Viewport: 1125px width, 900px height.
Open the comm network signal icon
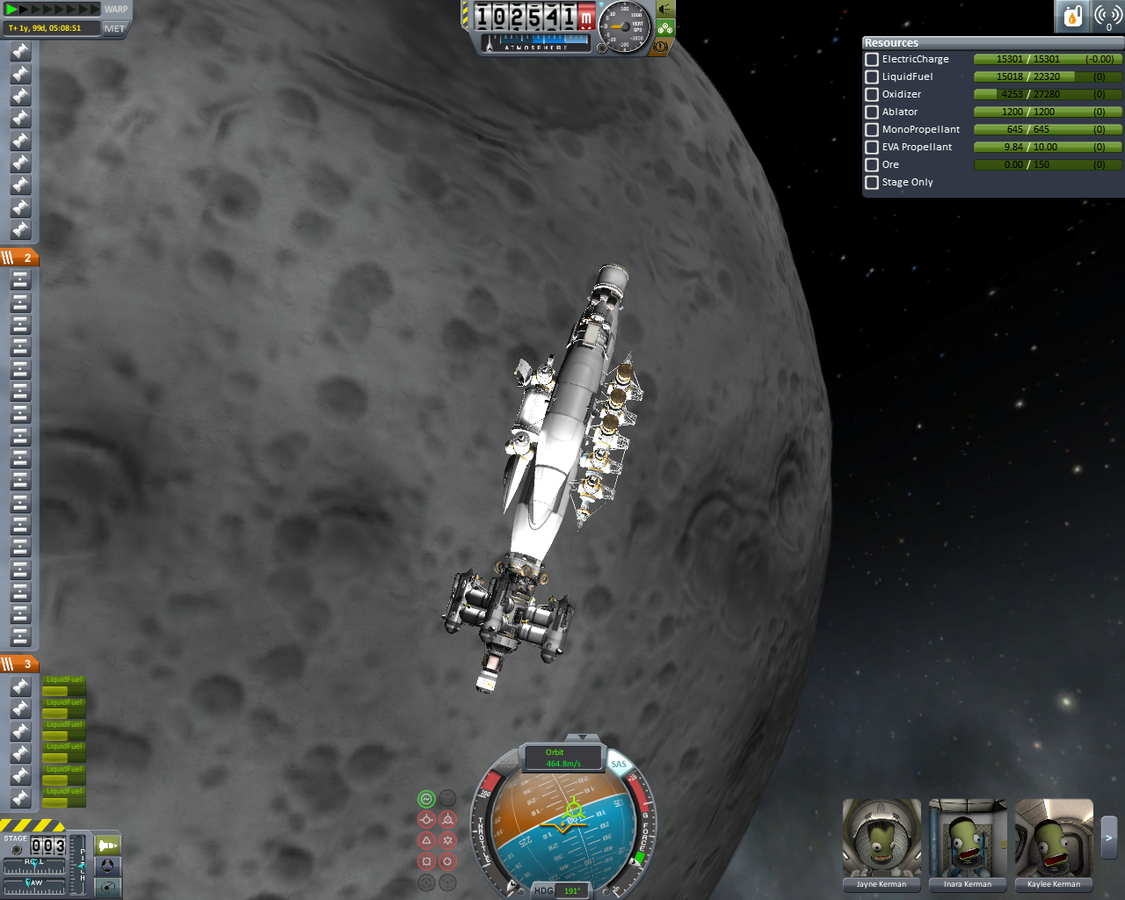click(1107, 16)
